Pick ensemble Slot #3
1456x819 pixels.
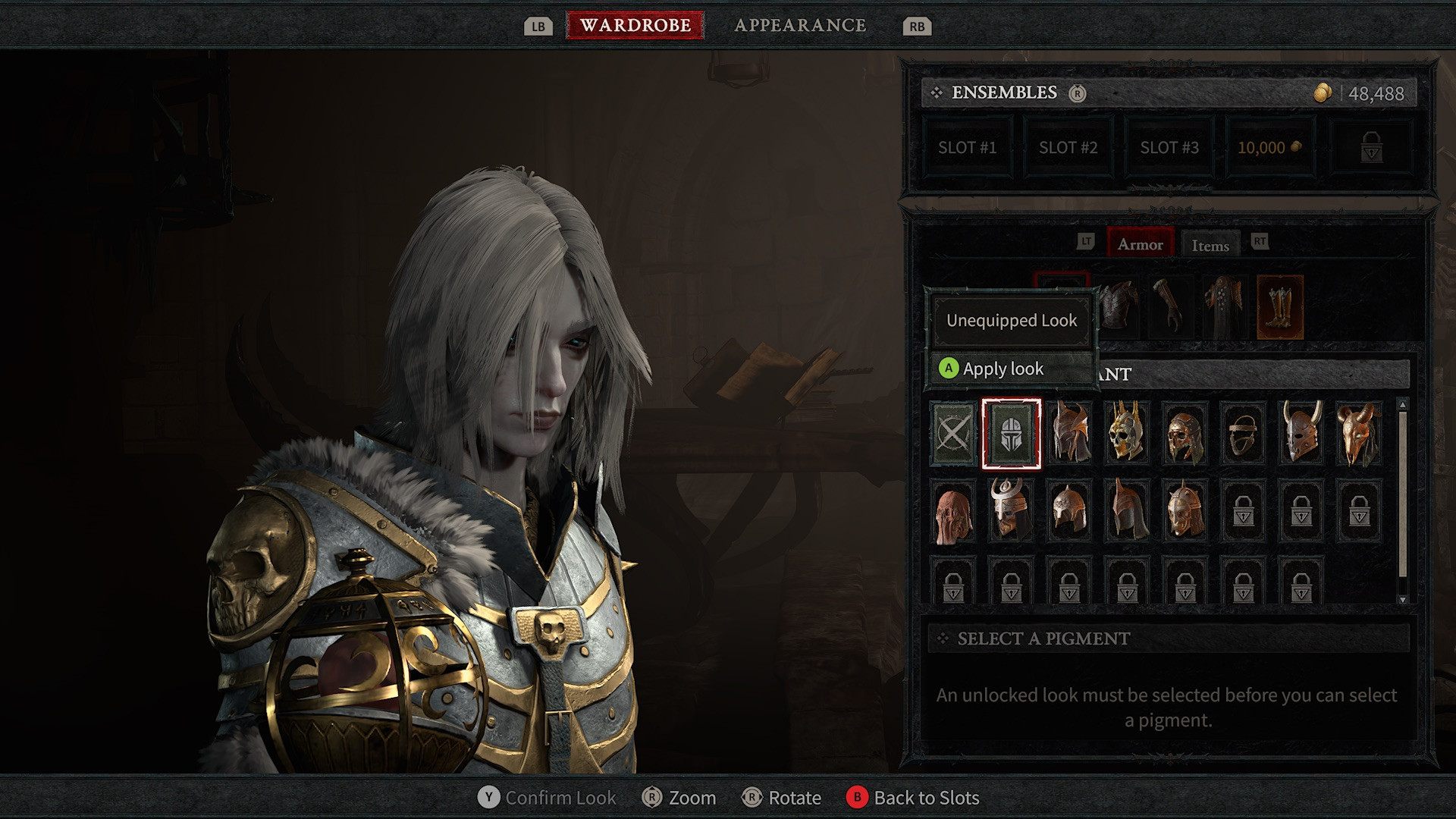pyautogui.click(x=1169, y=148)
